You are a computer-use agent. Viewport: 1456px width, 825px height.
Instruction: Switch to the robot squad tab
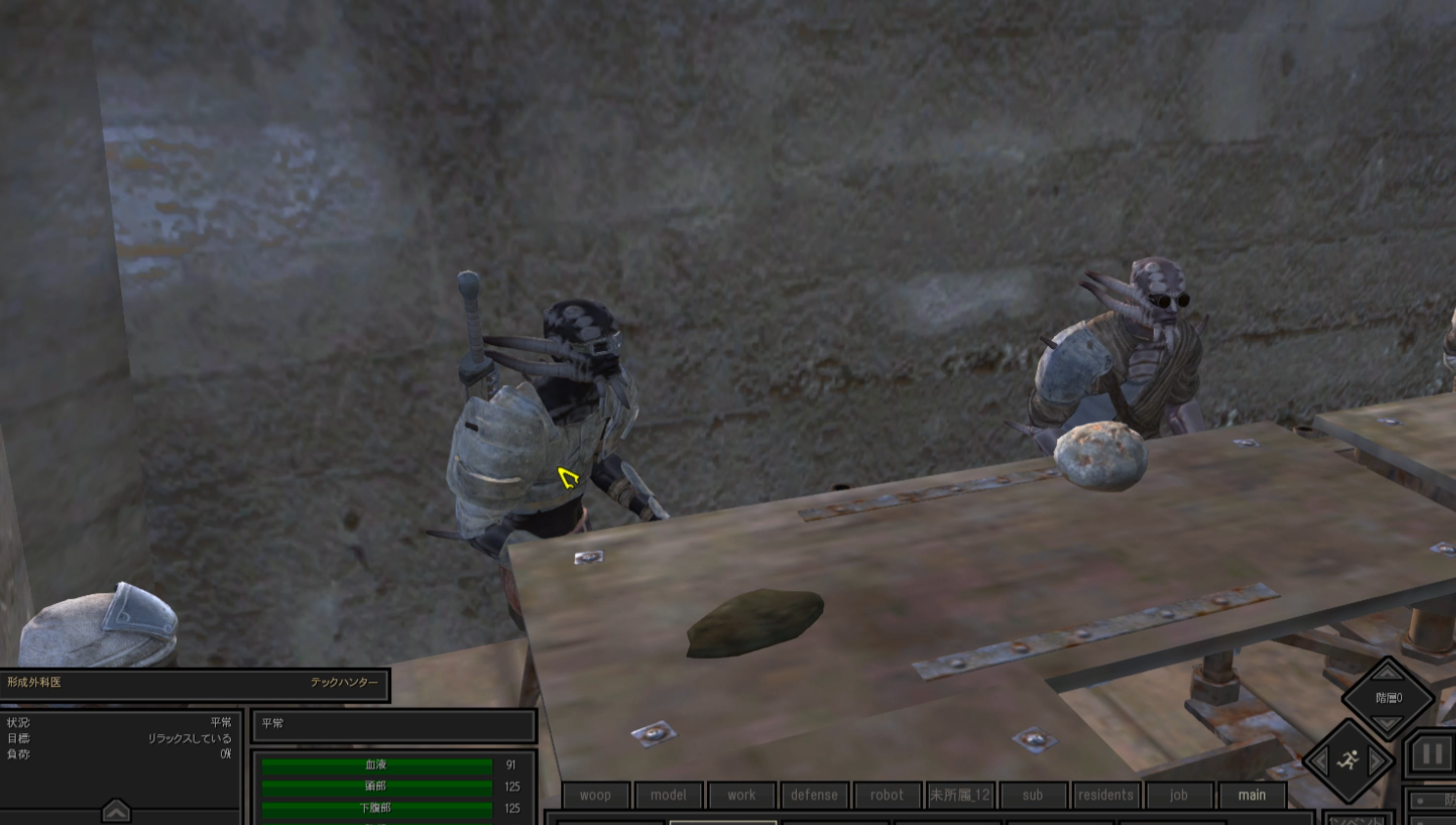coord(886,795)
